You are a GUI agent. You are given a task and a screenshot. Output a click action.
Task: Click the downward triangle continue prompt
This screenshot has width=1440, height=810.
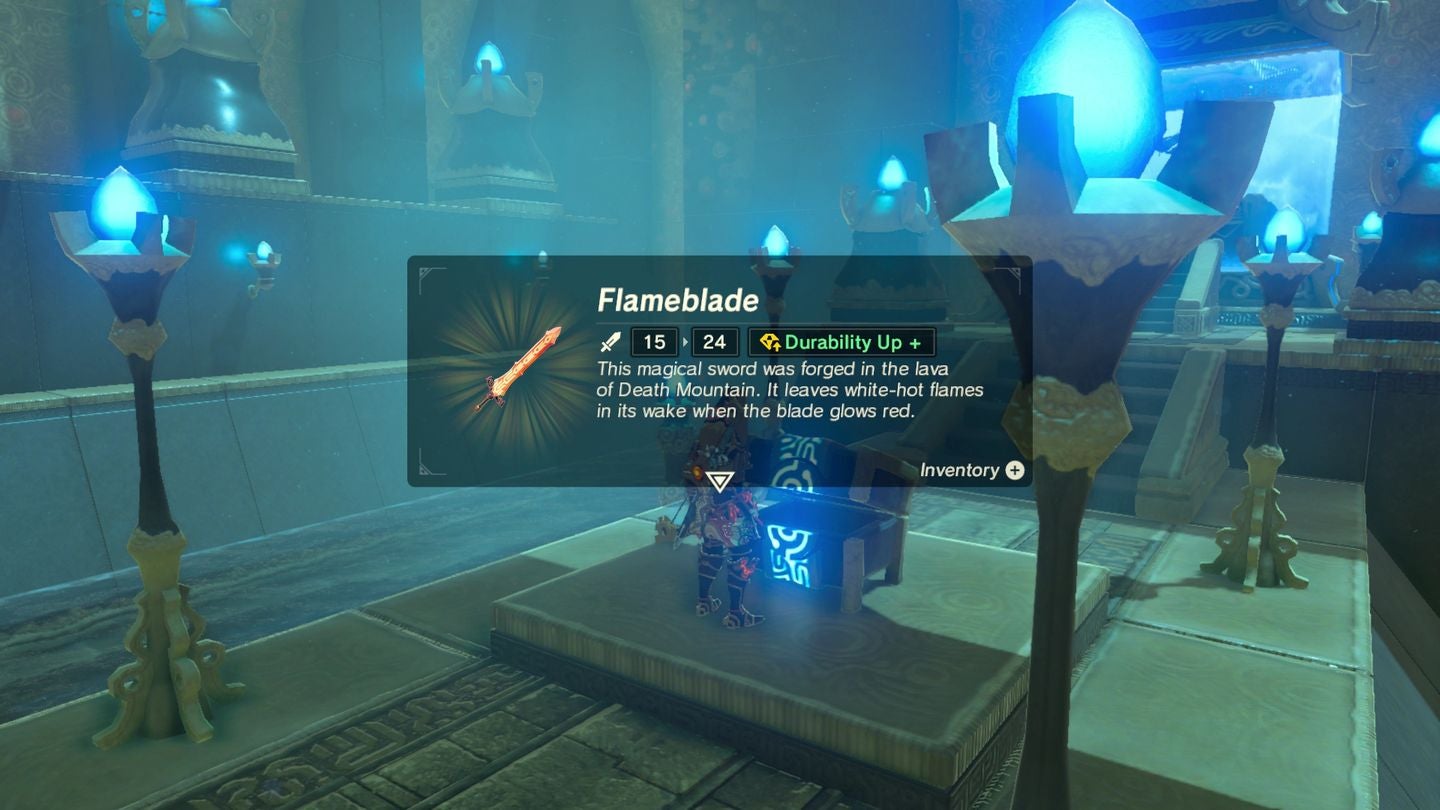click(718, 480)
